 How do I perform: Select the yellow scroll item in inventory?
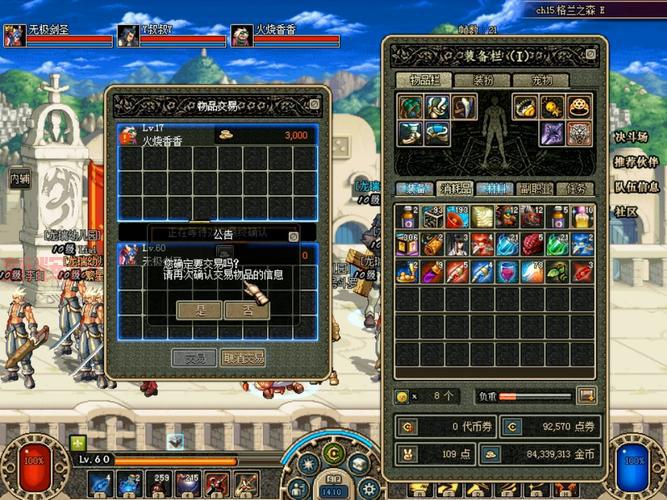pyautogui.click(x=483, y=217)
